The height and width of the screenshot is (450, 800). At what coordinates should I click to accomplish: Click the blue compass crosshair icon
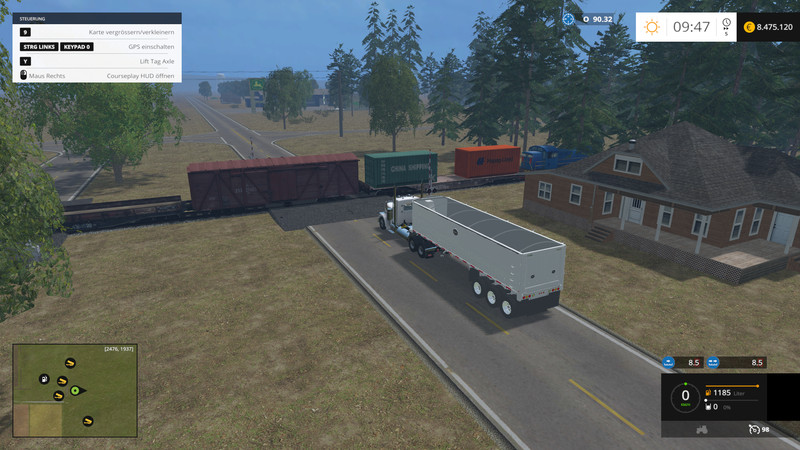[x=569, y=18]
